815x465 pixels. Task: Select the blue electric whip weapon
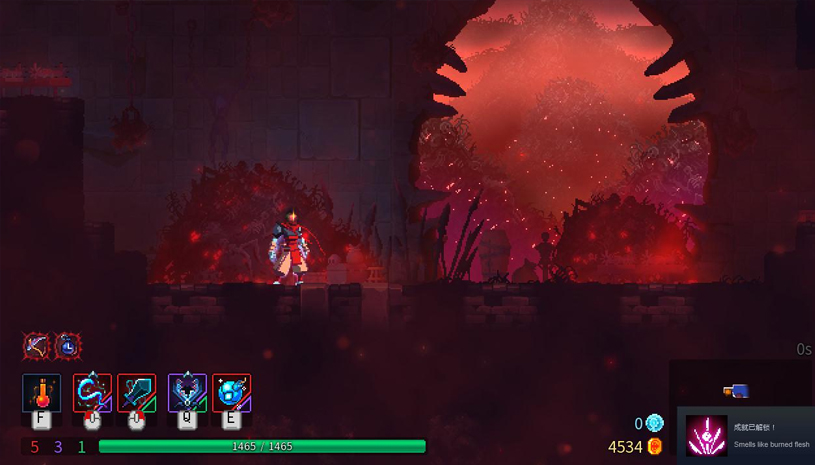pyautogui.click(x=92, y=393)
